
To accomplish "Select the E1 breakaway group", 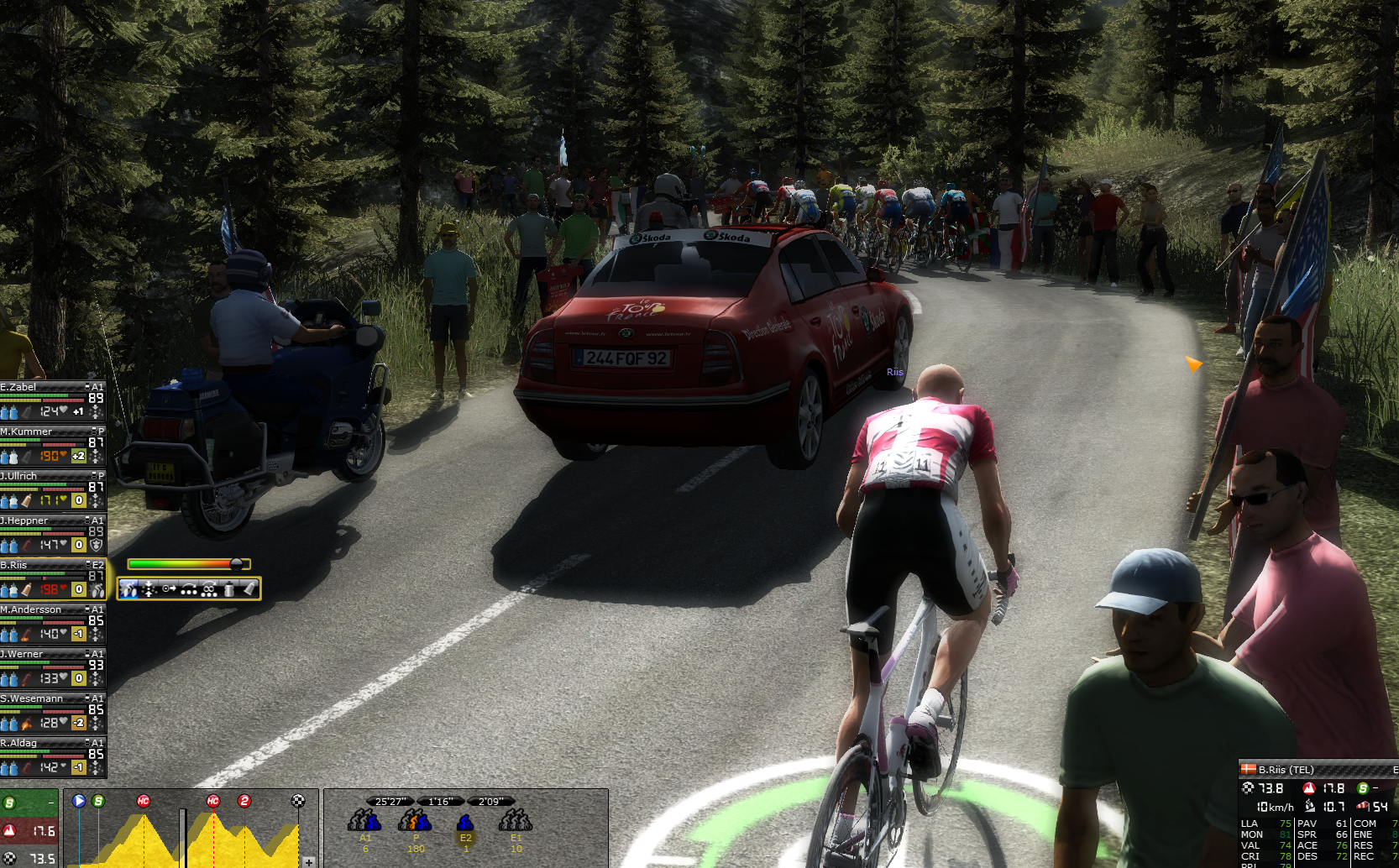I will (516, 823).
